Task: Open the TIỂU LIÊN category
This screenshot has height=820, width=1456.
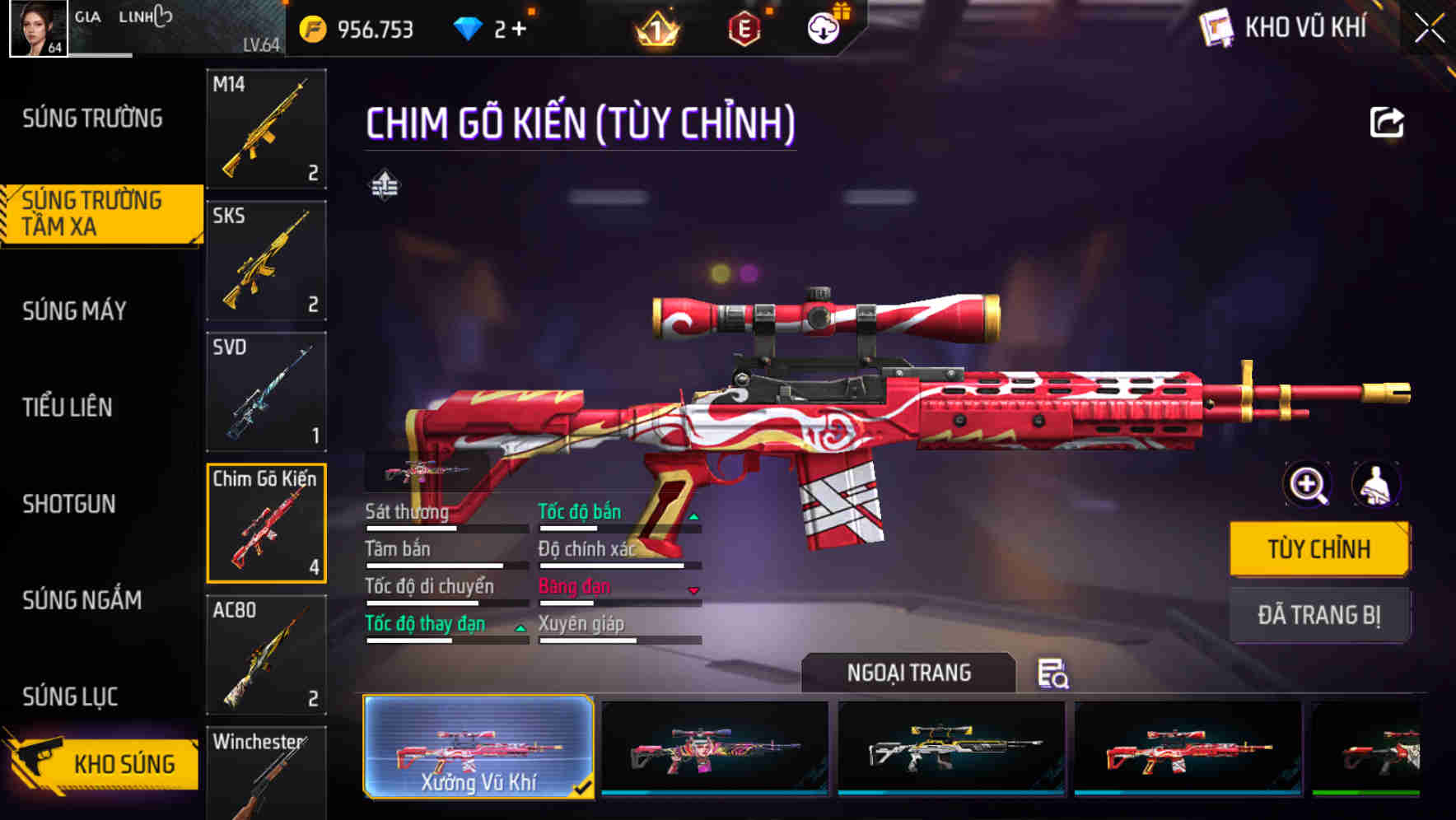Action: [69, 408]
